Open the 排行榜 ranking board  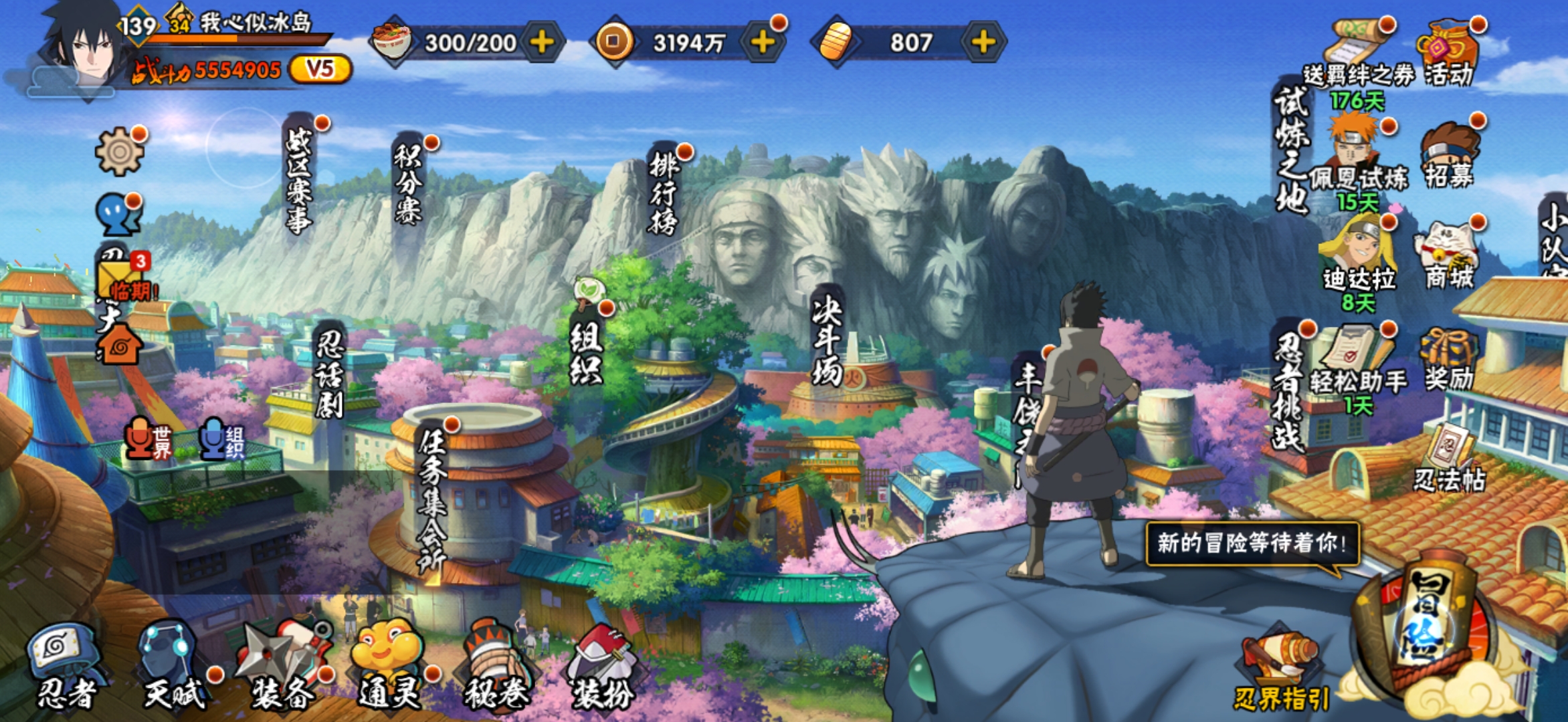pyautogui.click(x=664, y=193)
